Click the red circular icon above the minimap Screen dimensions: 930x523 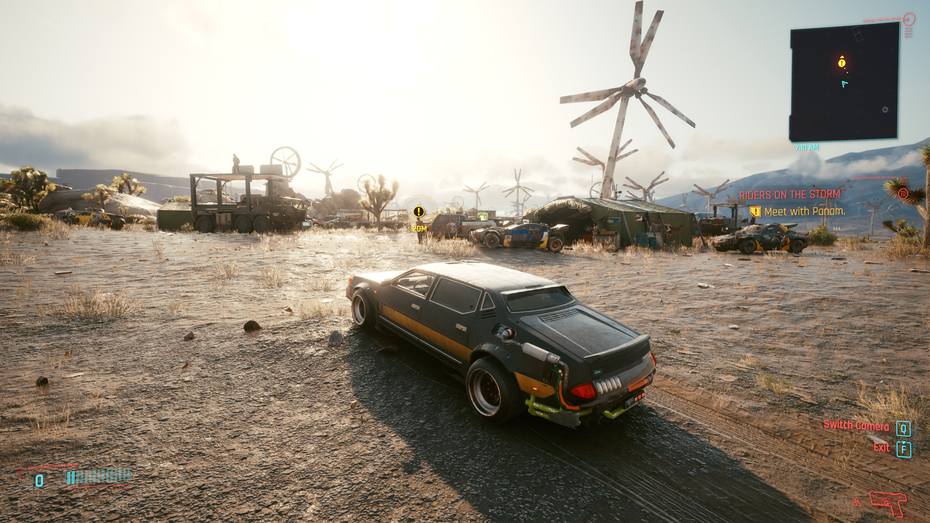coord(908,19)
